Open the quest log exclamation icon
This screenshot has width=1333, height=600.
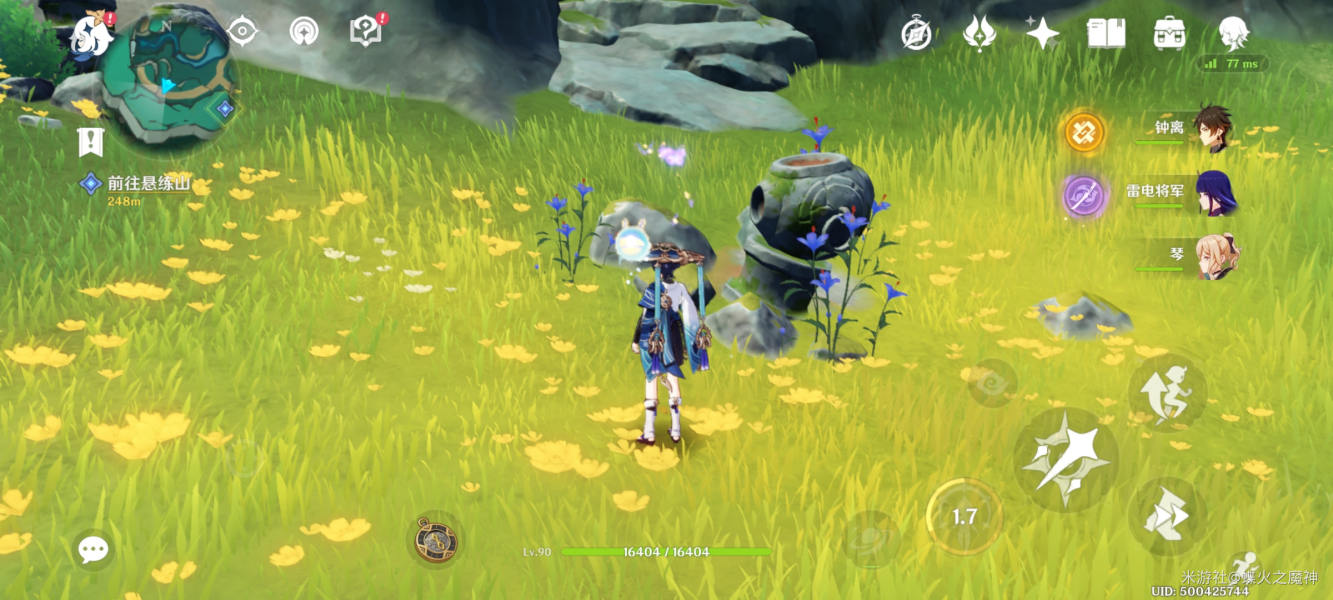point(91,142)
